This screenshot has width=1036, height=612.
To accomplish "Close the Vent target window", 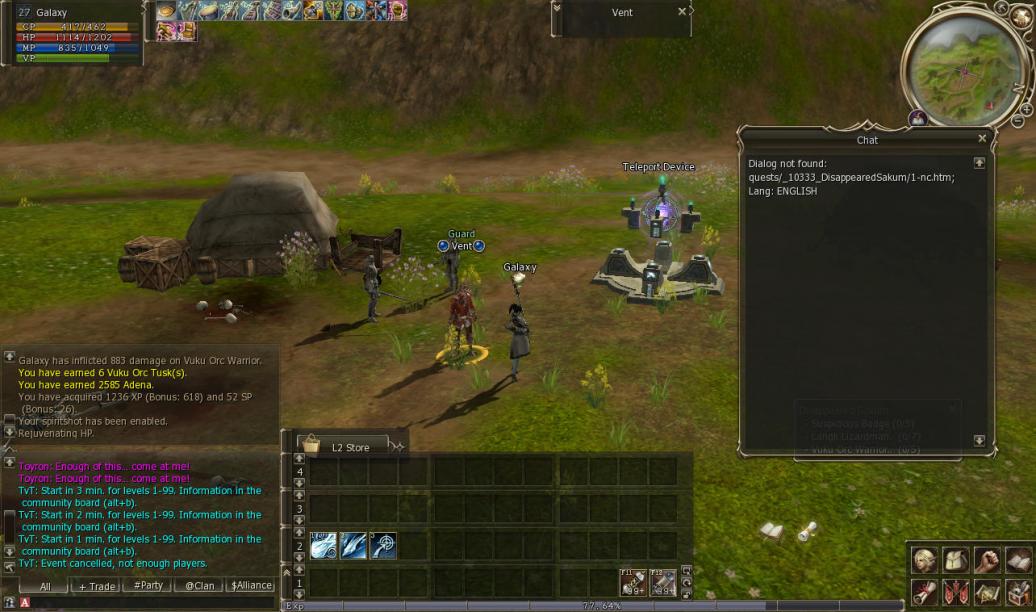I will (x=682, y=12).
